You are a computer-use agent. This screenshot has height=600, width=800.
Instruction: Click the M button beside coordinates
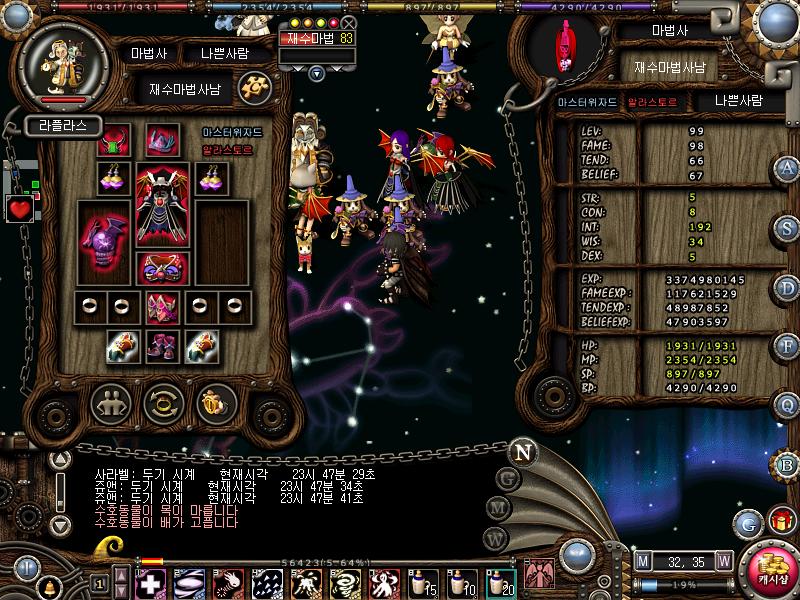(642, 560)
